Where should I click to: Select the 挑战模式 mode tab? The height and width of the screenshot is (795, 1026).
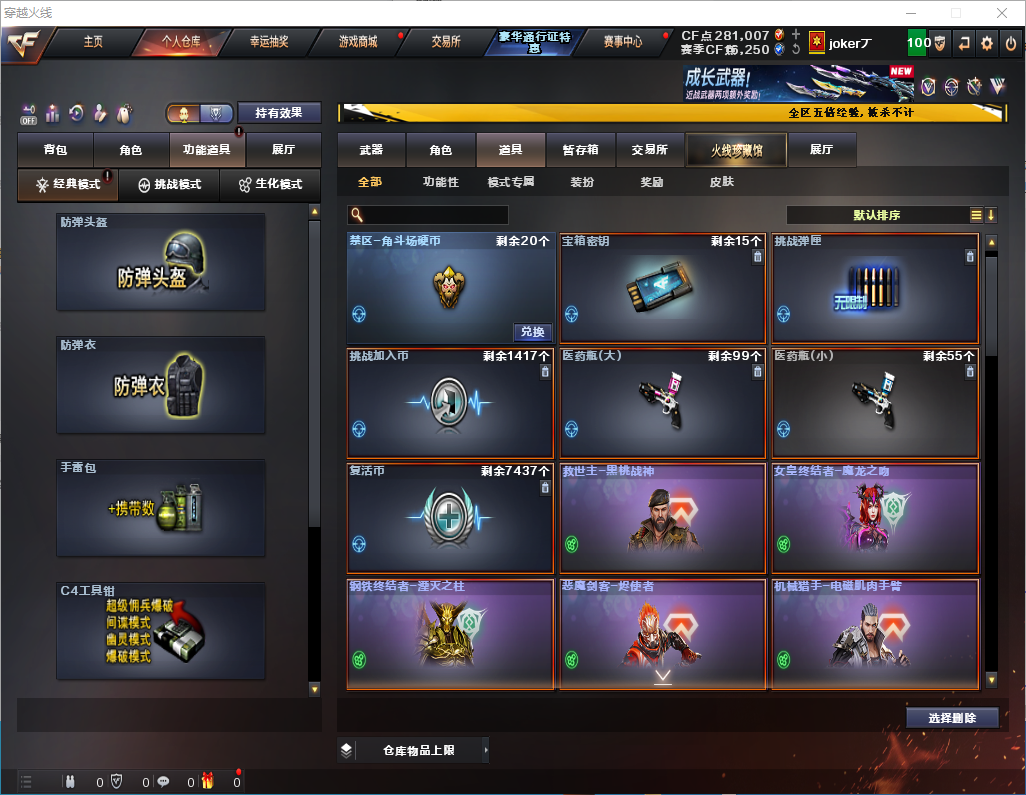pos(170,185)
